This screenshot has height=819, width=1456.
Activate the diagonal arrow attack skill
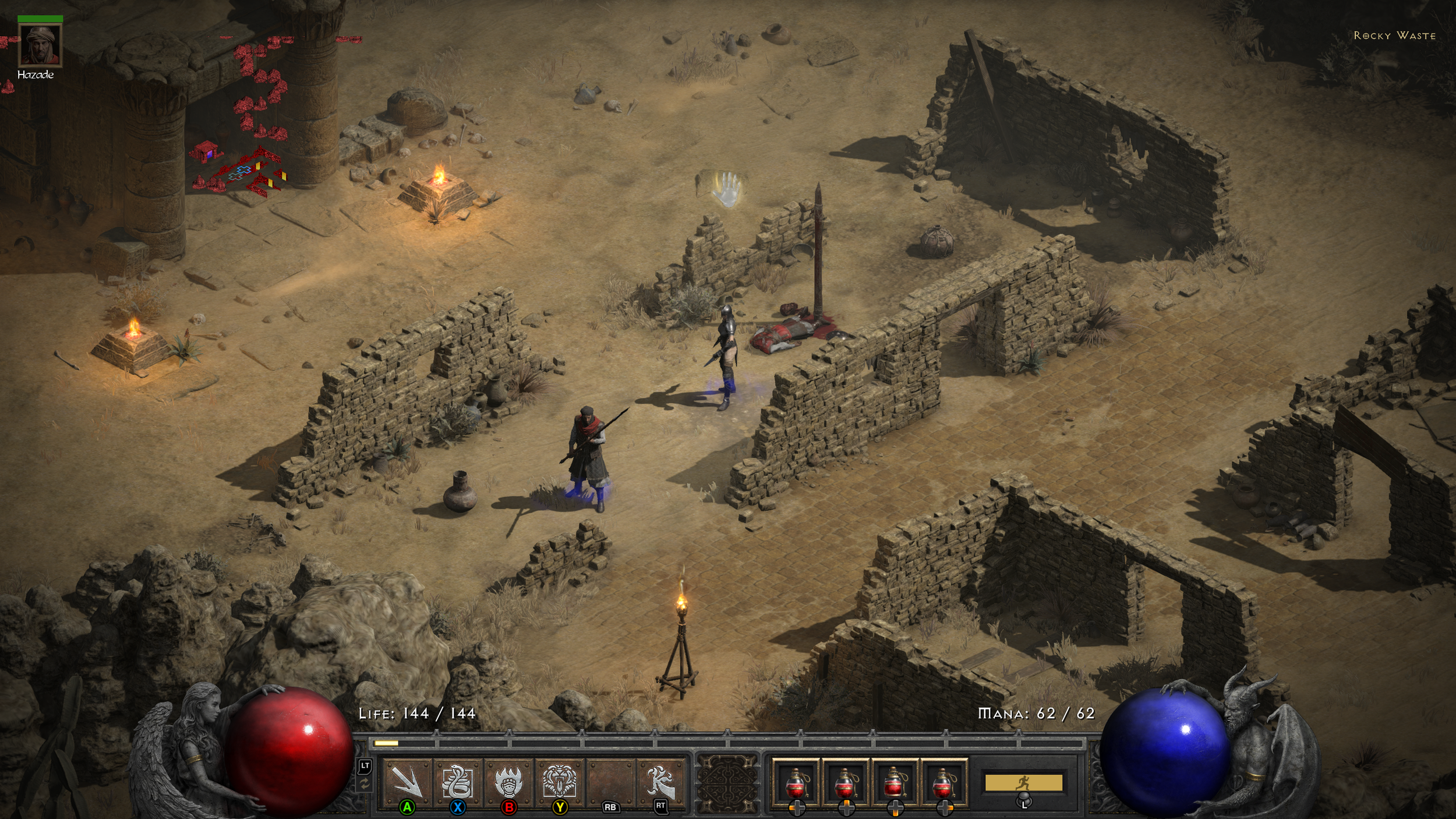point(407,781)
